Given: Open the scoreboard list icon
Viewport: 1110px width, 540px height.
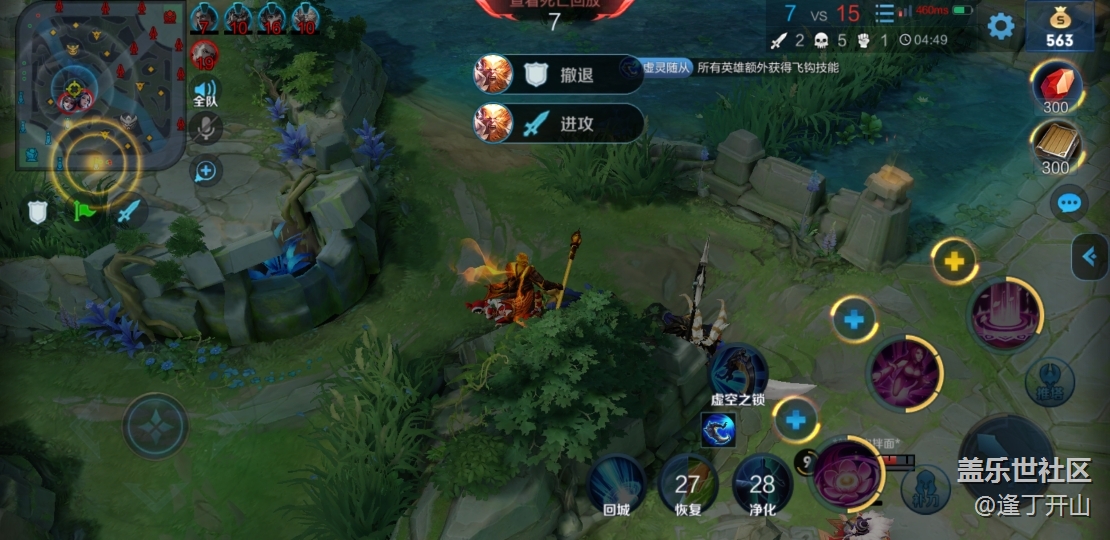Looking at the screenshot, I should (x=884, y=14).
